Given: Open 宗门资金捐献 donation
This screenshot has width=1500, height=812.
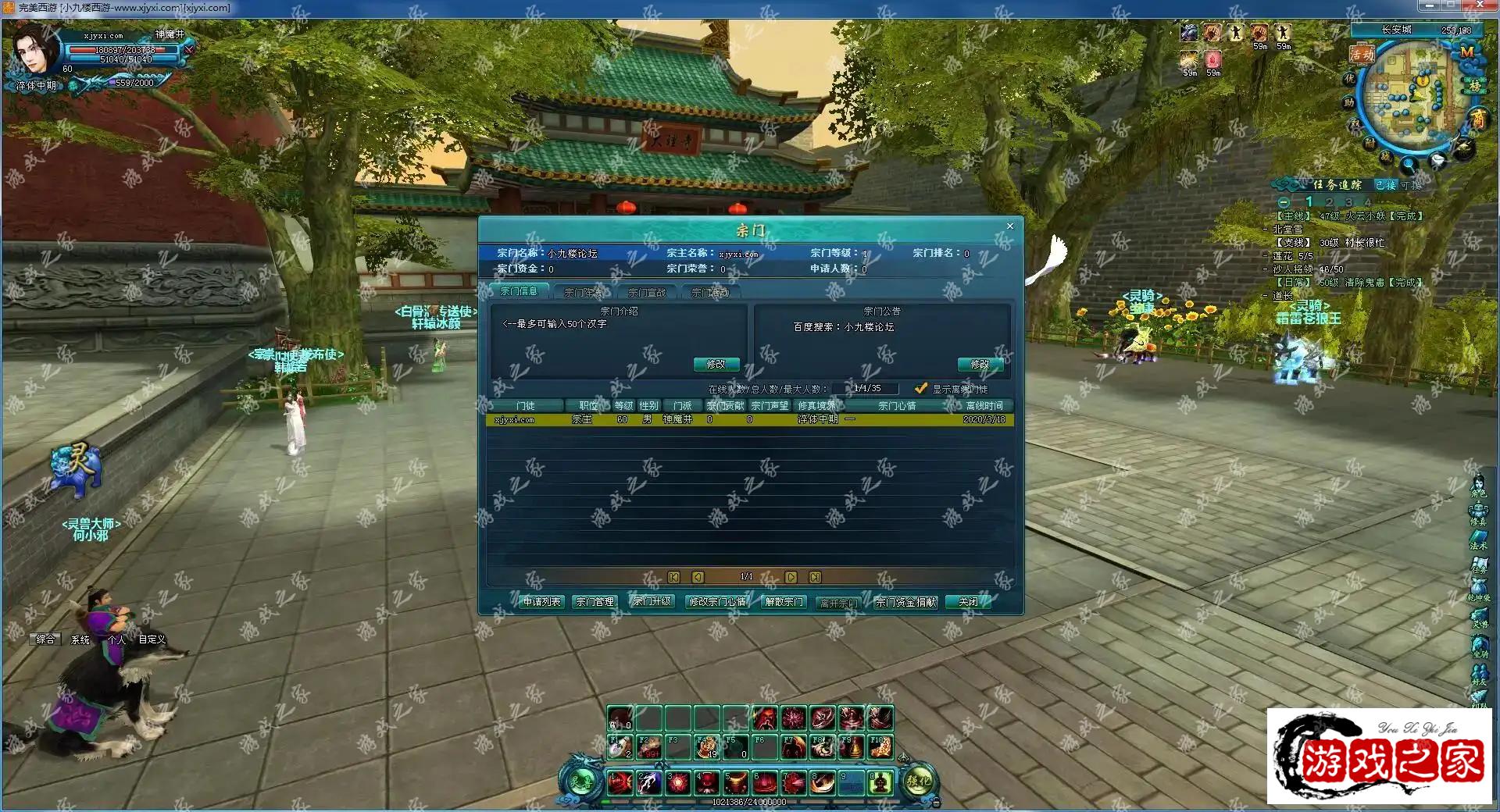Looking at the screenshot, I should 905,602.
